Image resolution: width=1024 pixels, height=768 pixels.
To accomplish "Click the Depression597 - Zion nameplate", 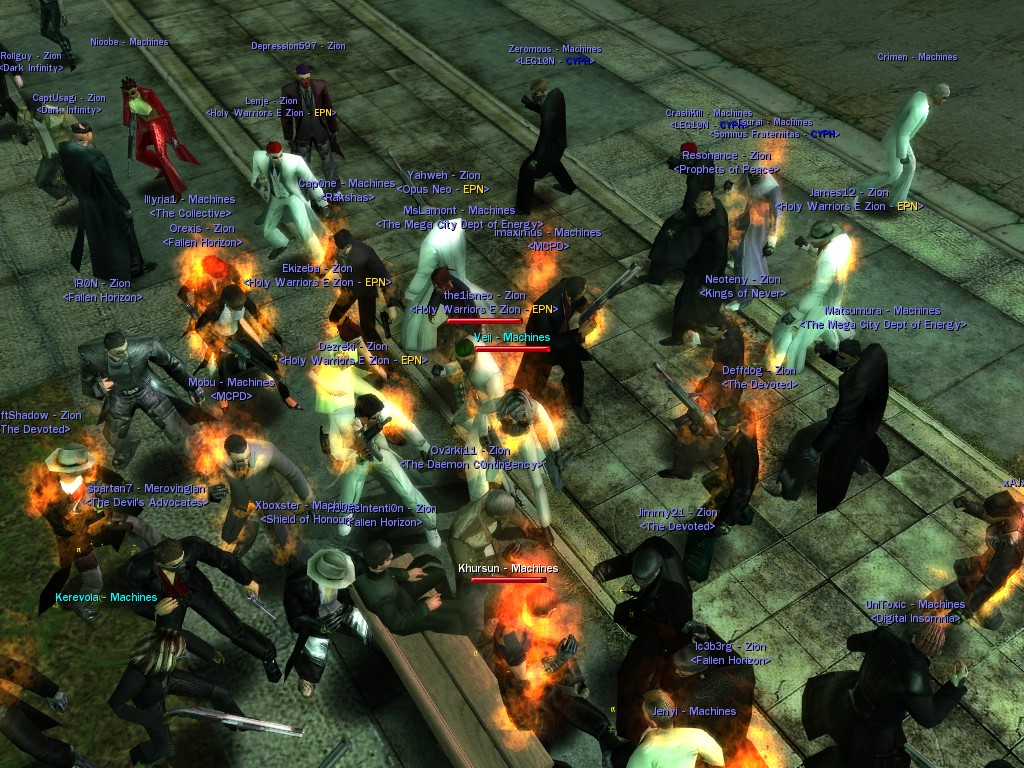I will pyautogui.click(x=298, y=46).
